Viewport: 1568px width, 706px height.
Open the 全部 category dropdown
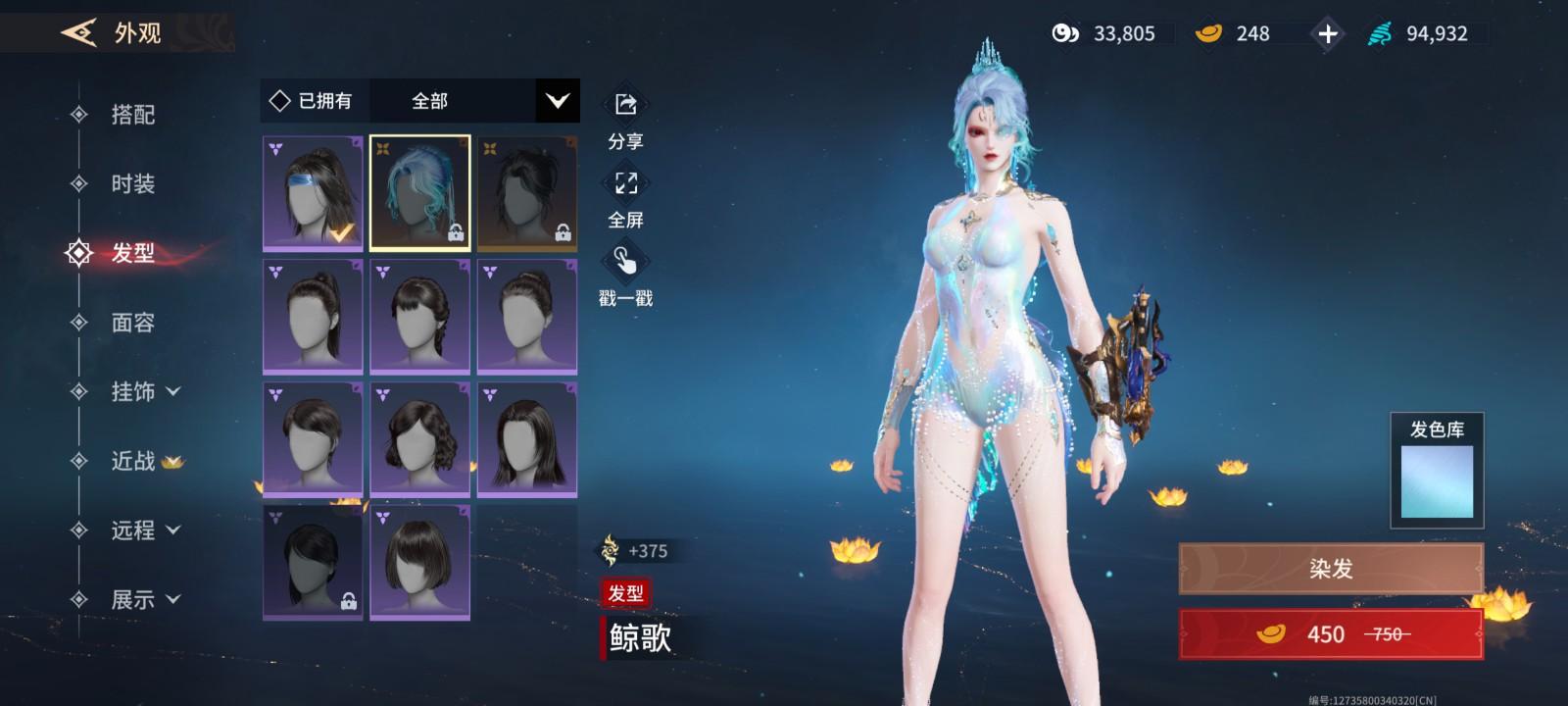(x=478, y=100)
